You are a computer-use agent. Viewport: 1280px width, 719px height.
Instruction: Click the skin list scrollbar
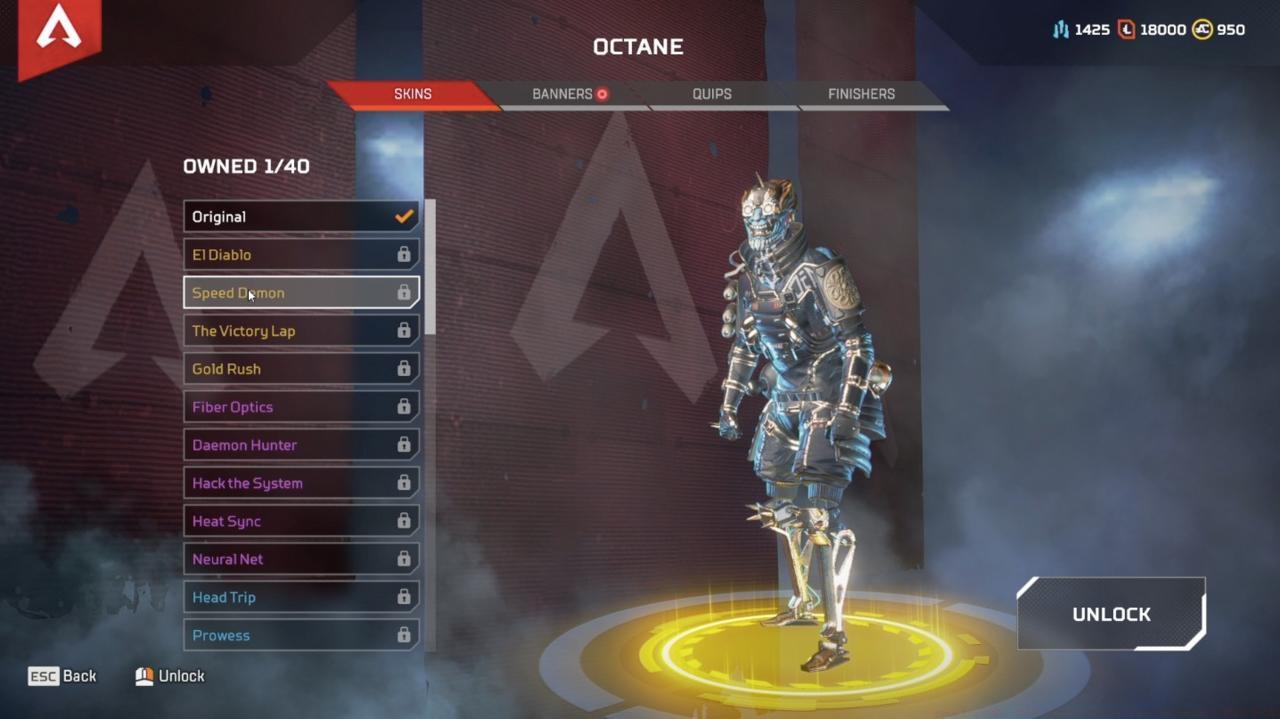pos(430,267)
